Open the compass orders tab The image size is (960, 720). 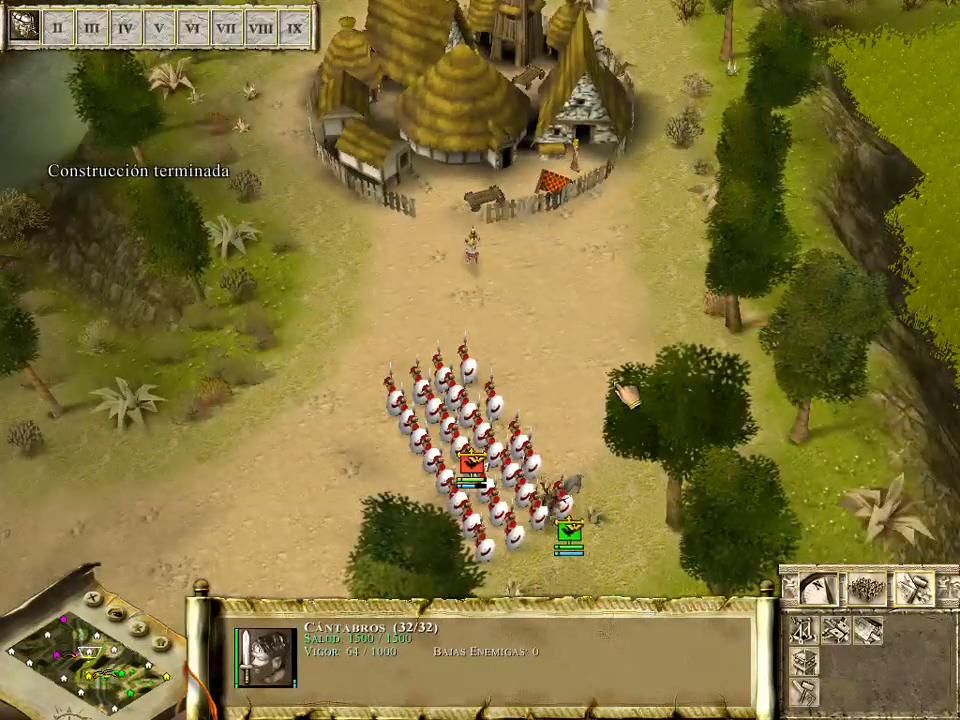tap(818, 589)
